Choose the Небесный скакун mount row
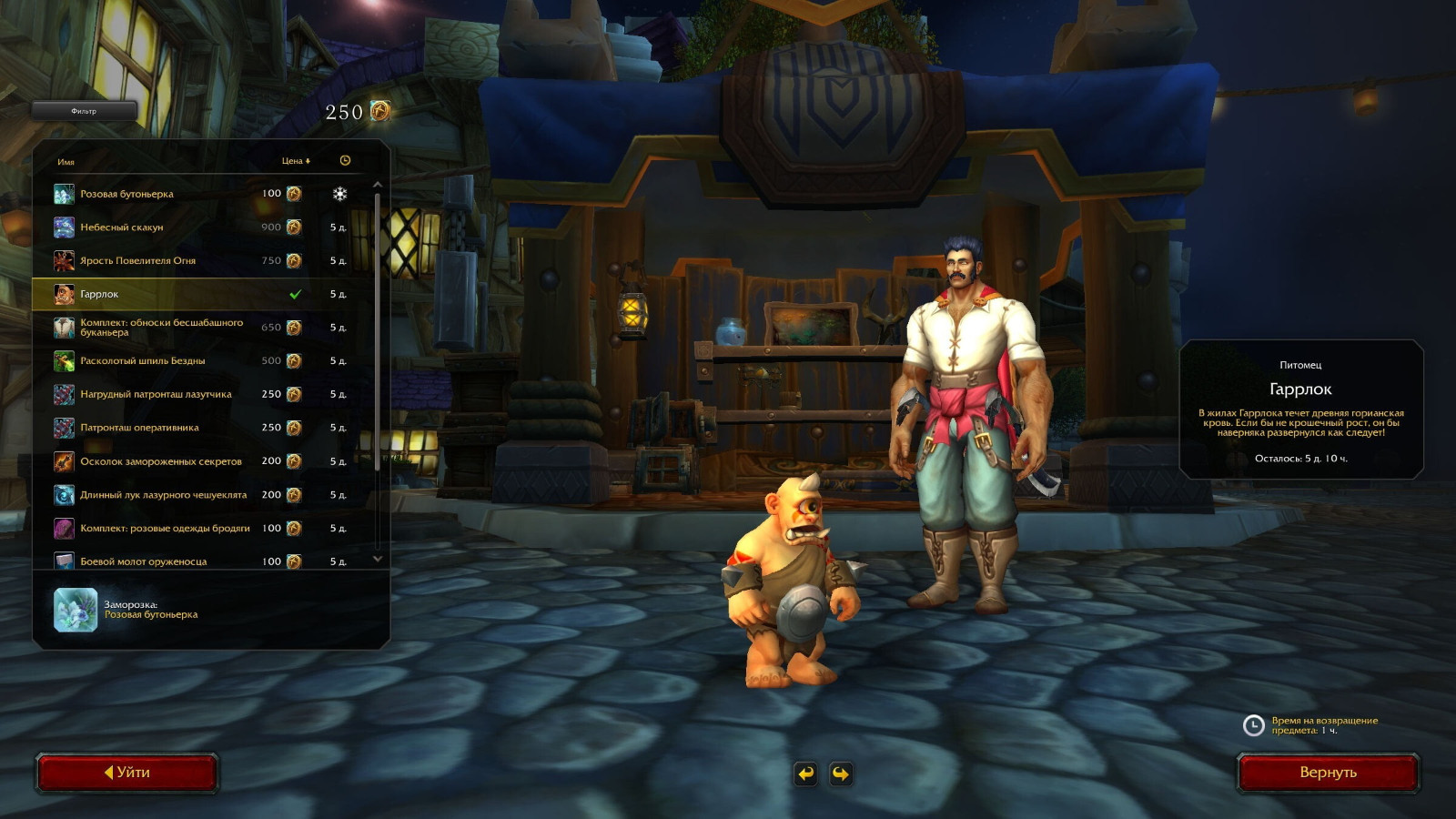This screenshot has width=1456, height=819. (164, 227)
